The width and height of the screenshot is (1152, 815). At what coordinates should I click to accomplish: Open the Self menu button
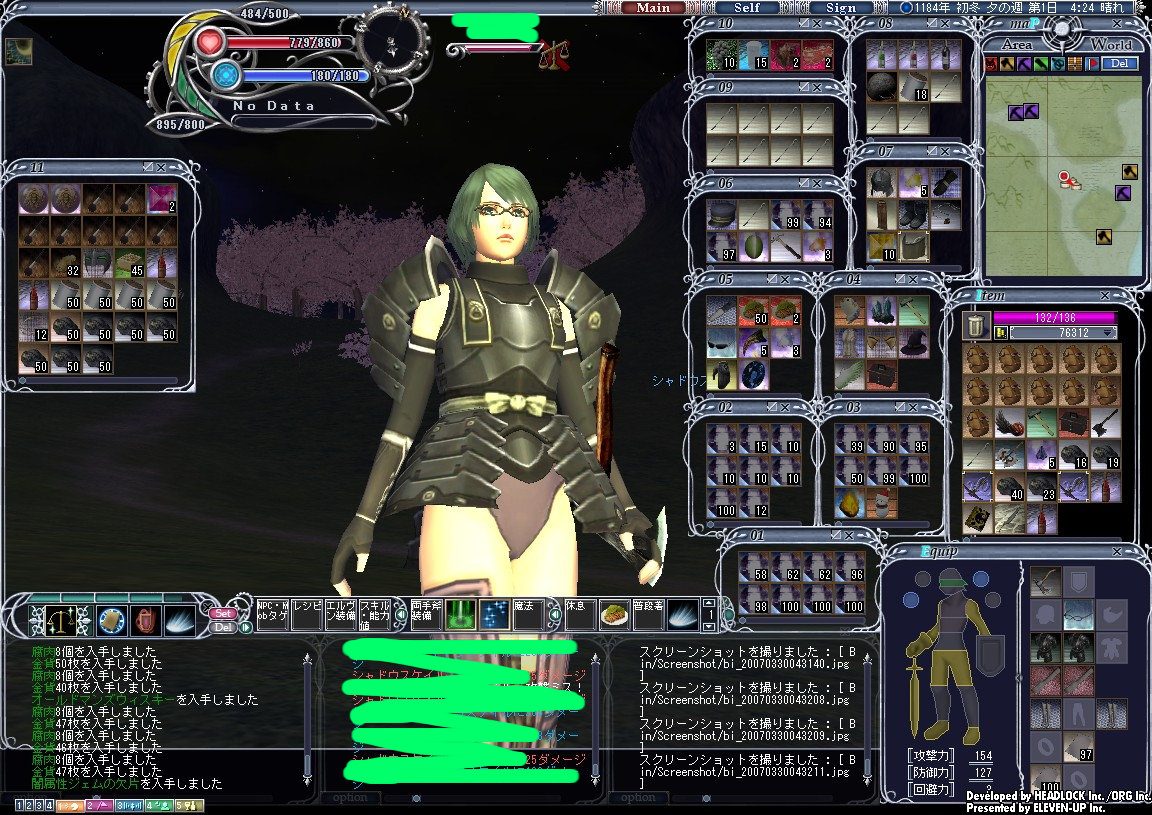tap(747, 8)
